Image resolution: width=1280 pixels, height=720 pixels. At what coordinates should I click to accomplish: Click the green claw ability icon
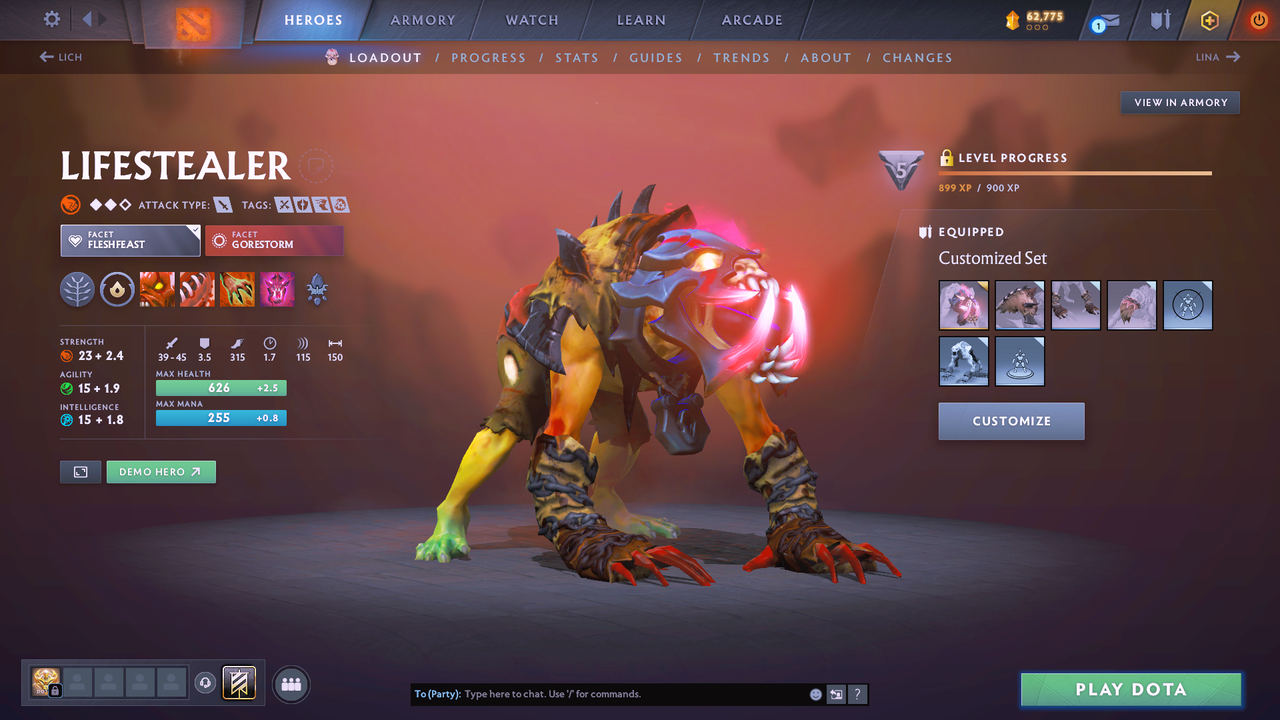[237, 289]
